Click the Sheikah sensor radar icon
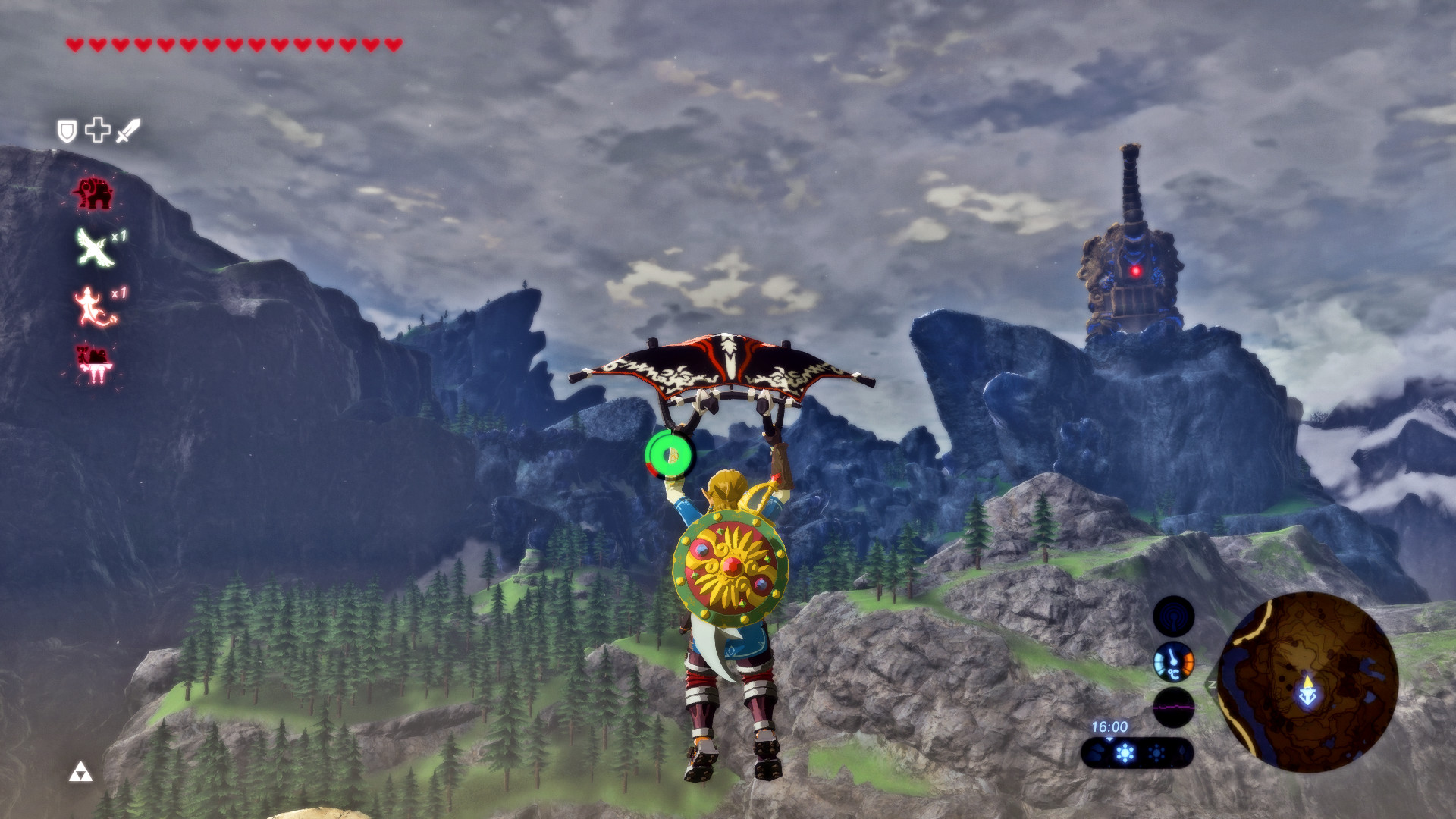This screenshot has height=819, width=1456. (x=1174, y=616)
